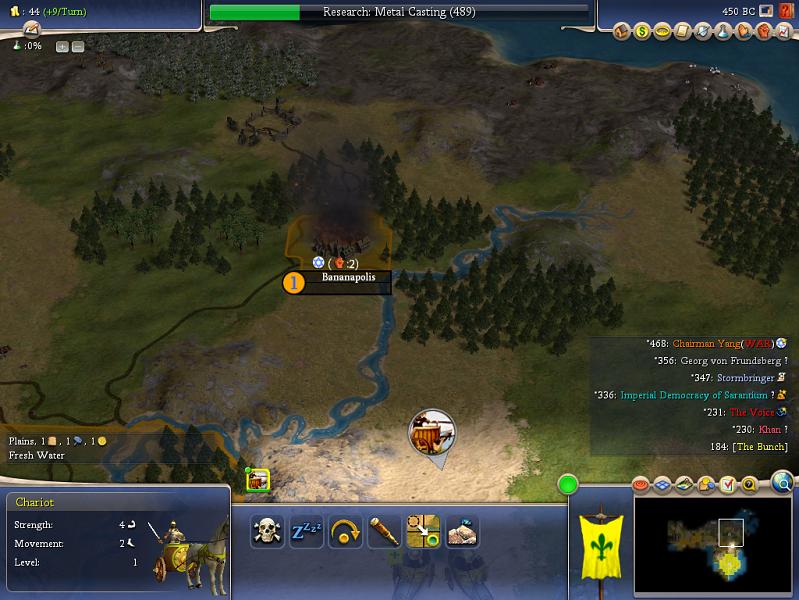Decrease the research rate with the minus button
Viewport: 799px width, 600px height.
point(78,46)
